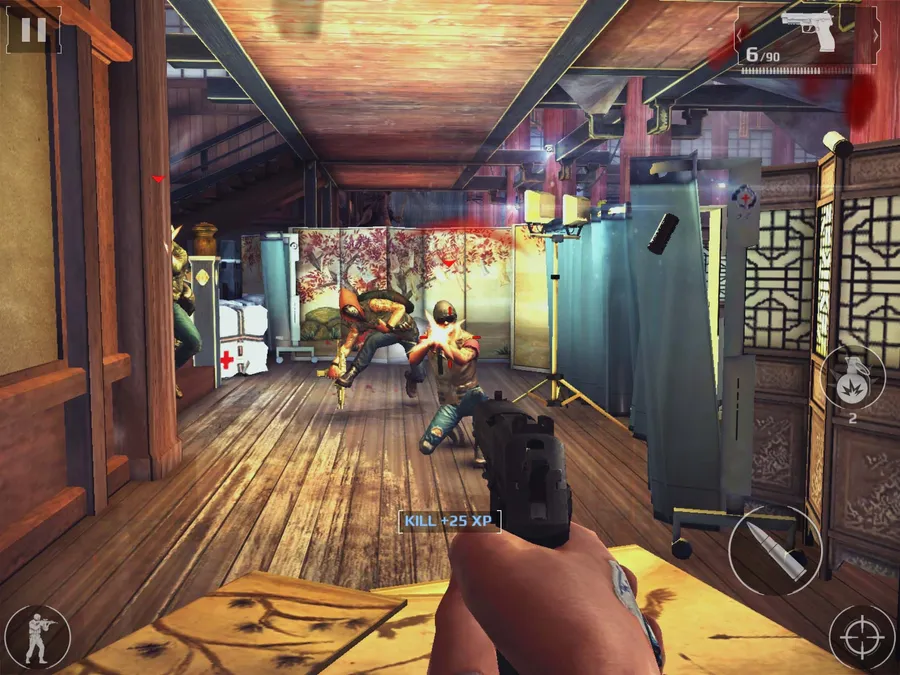Aim down sights with the crosshair button

pyautogui.click(x=862, y=637)
